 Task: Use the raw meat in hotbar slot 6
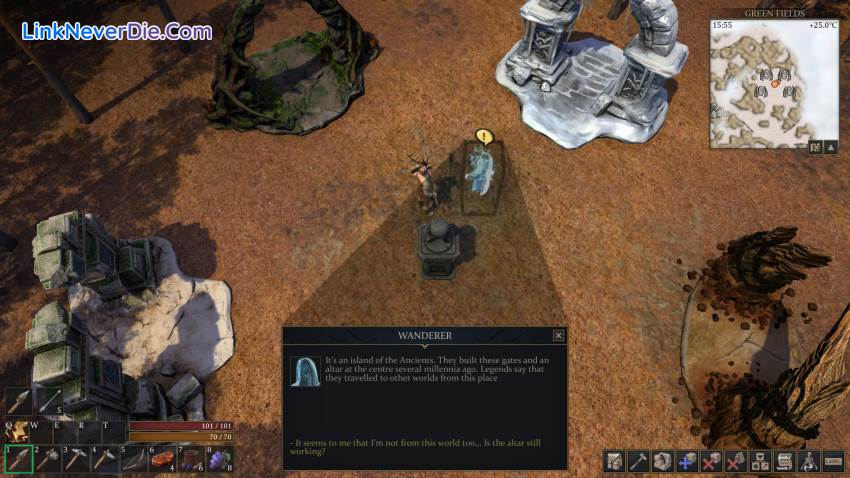pos(162,458)
